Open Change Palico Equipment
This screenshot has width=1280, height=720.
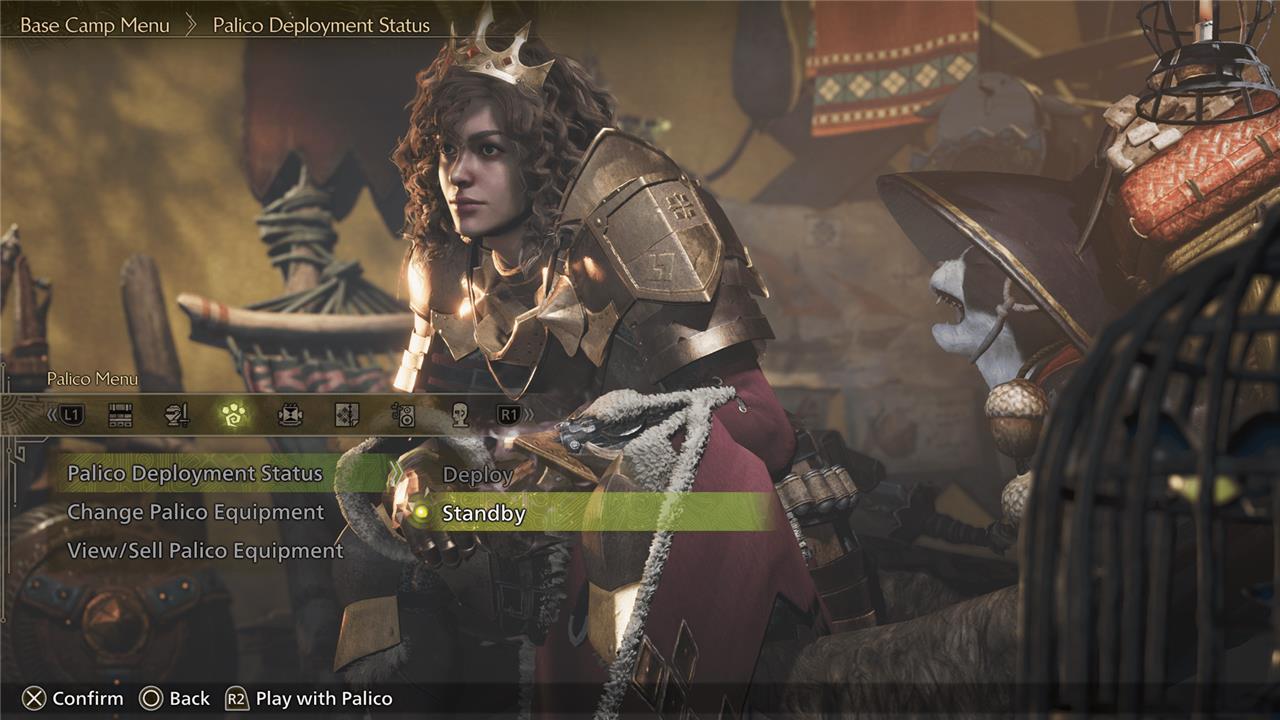pos(196,513)
